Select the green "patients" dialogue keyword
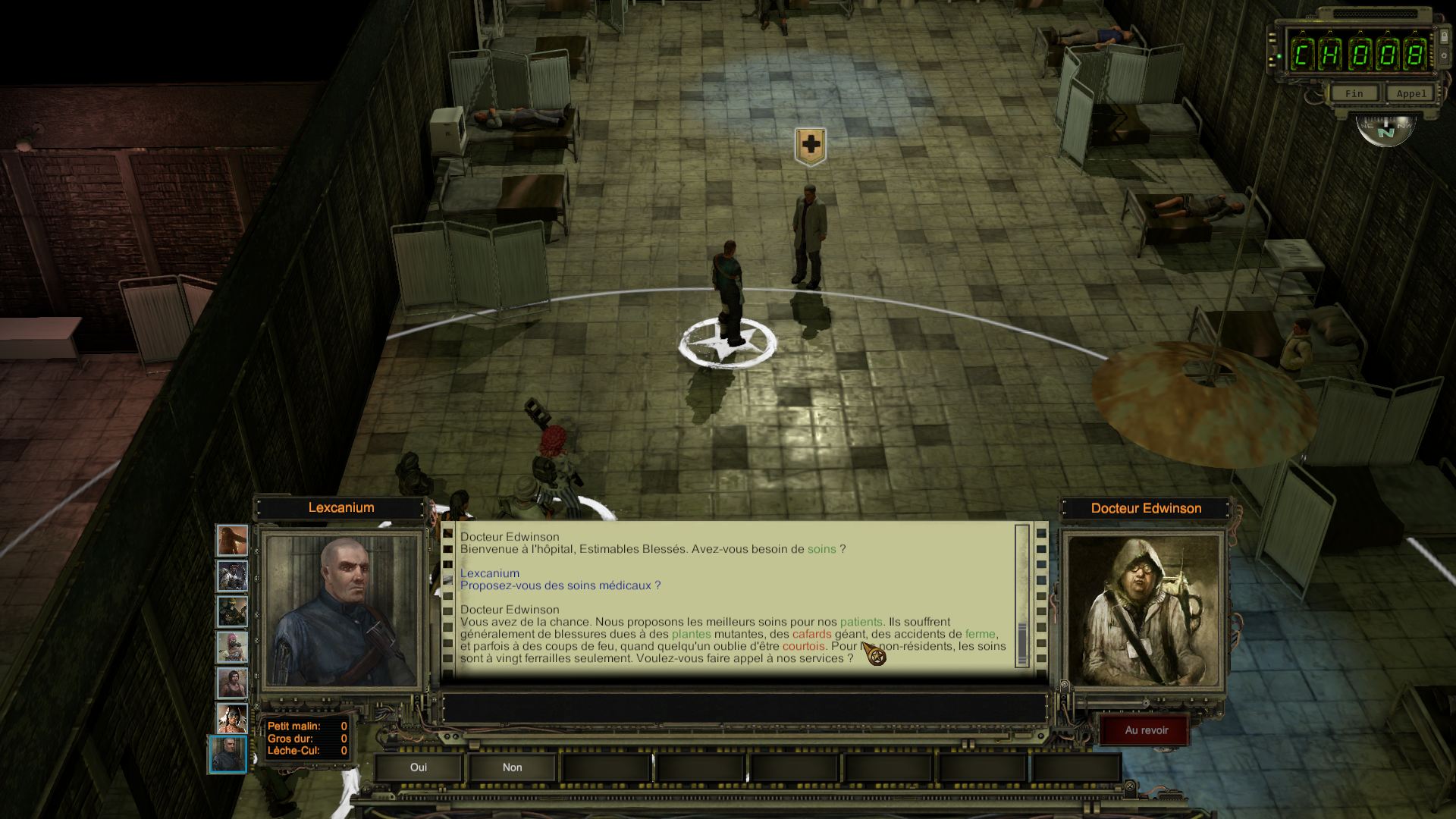Screen dimensions: 1456x819 [861, 622]
